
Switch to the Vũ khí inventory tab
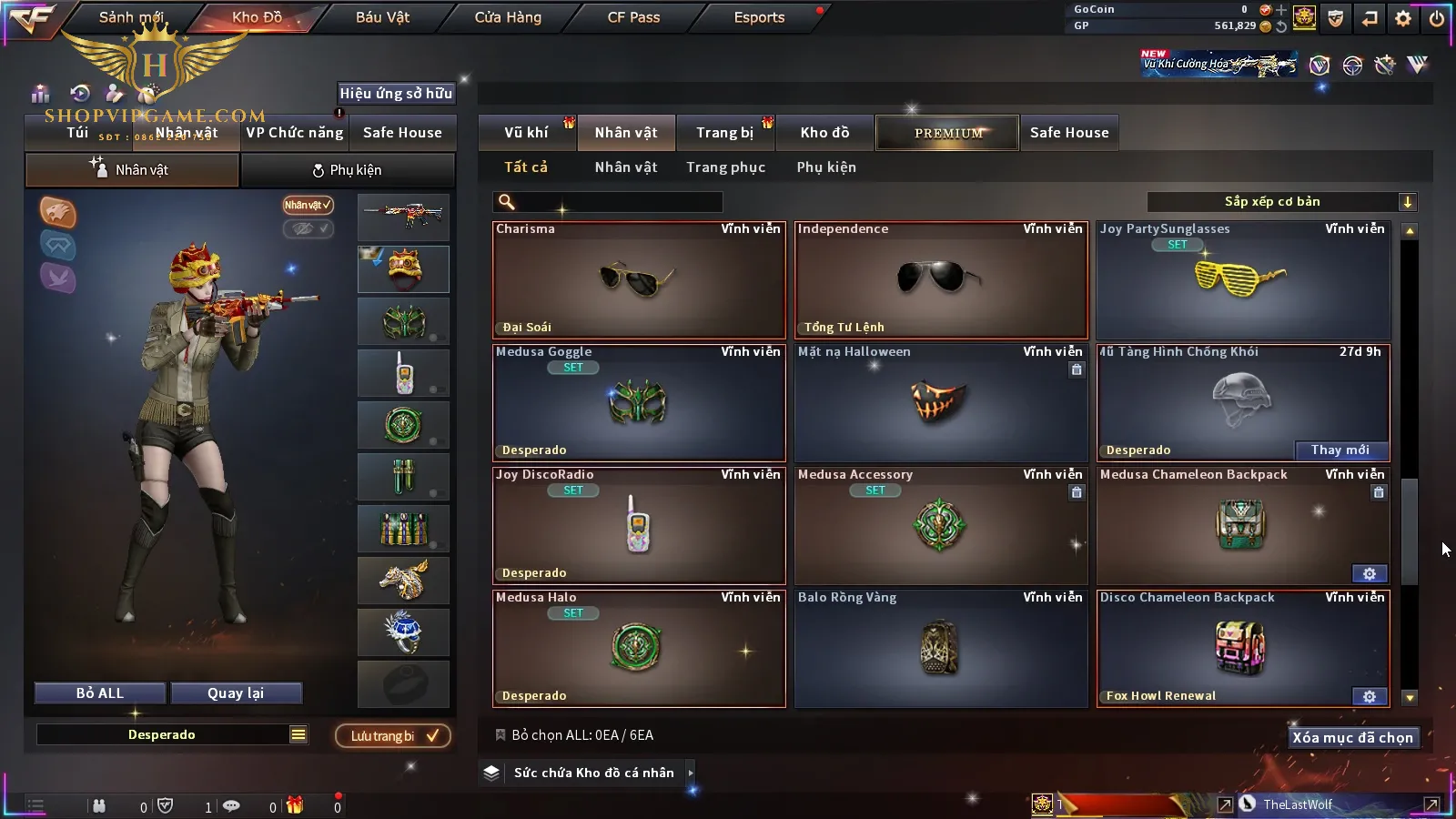tap(526, 133)
